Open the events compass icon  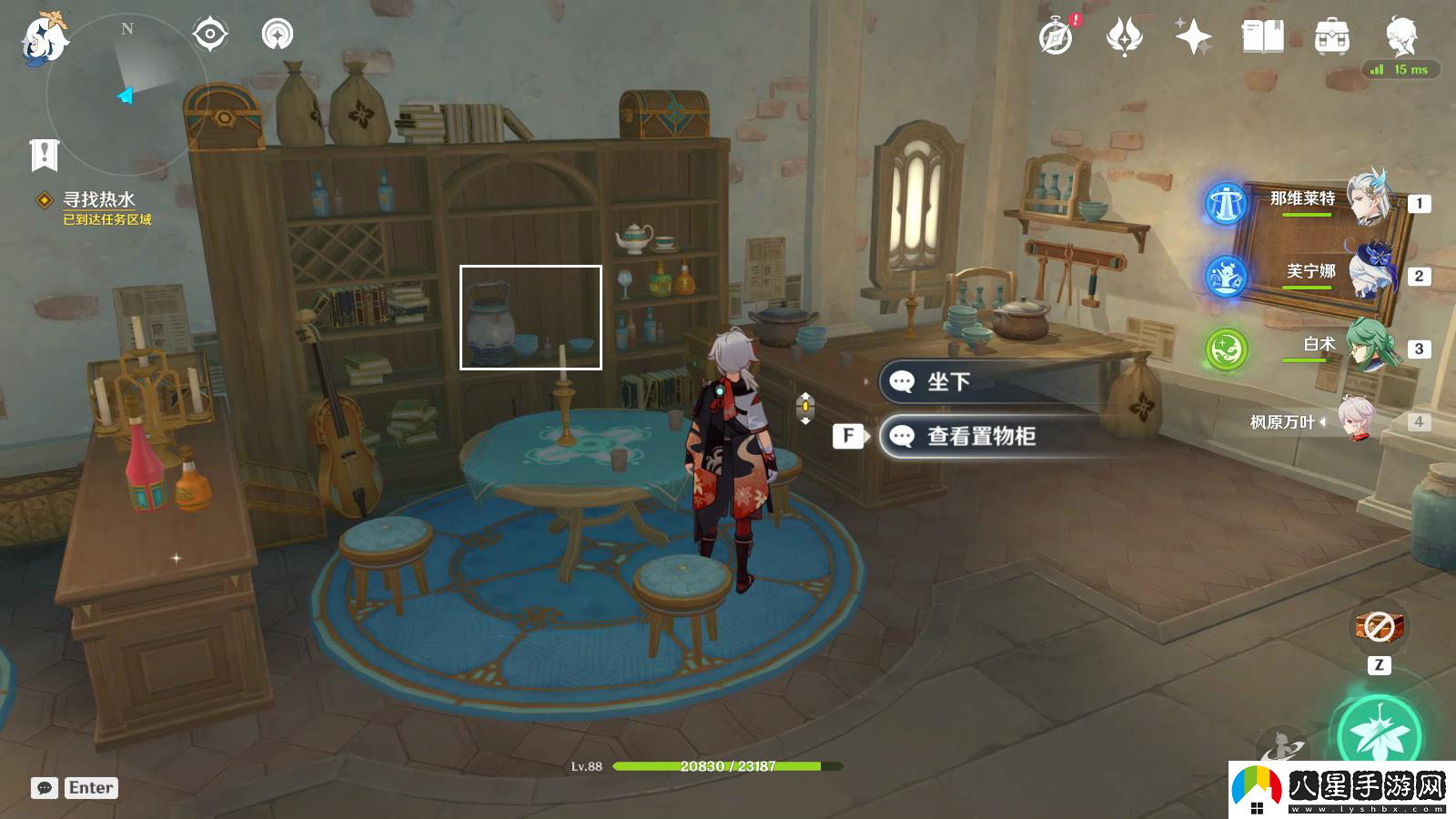click(1056, 37)
